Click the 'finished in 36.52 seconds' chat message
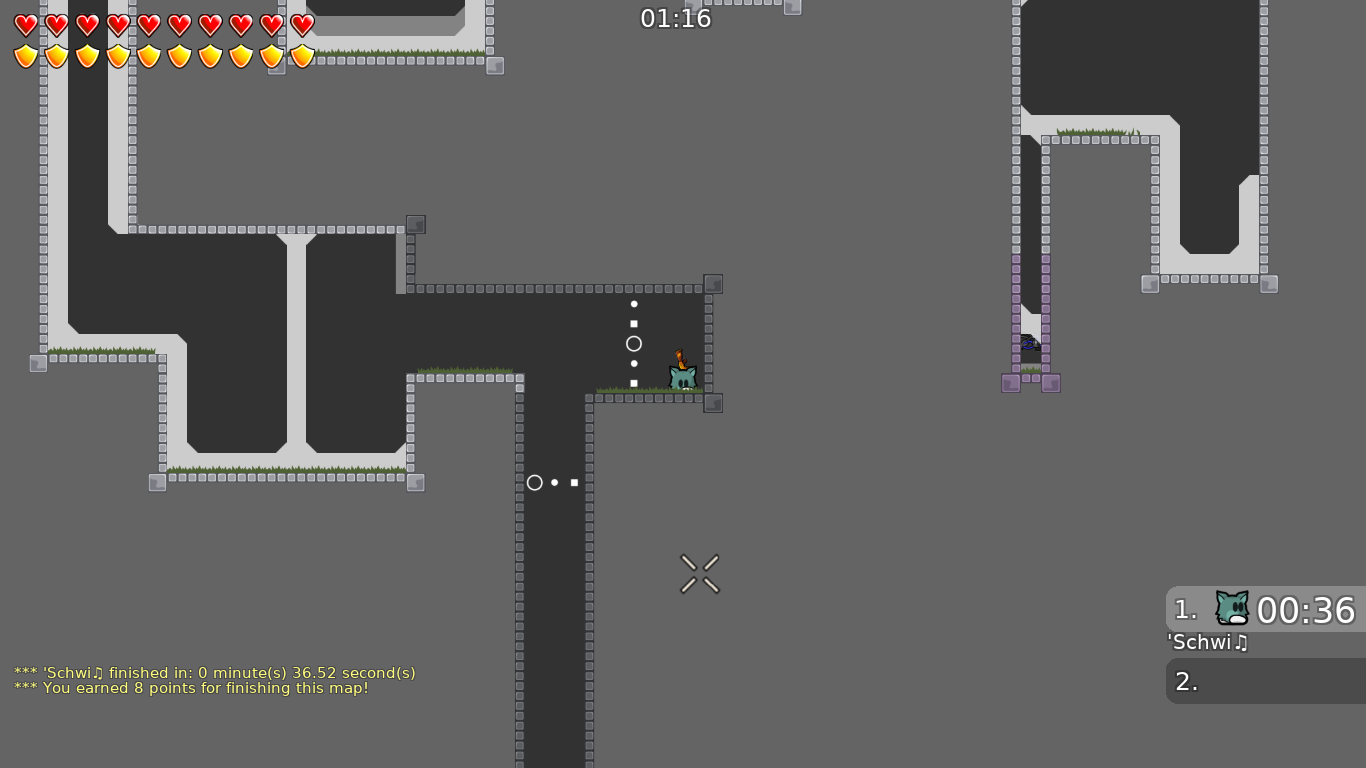The width and height of the screenshot is (1366, 768). point(214,673)
